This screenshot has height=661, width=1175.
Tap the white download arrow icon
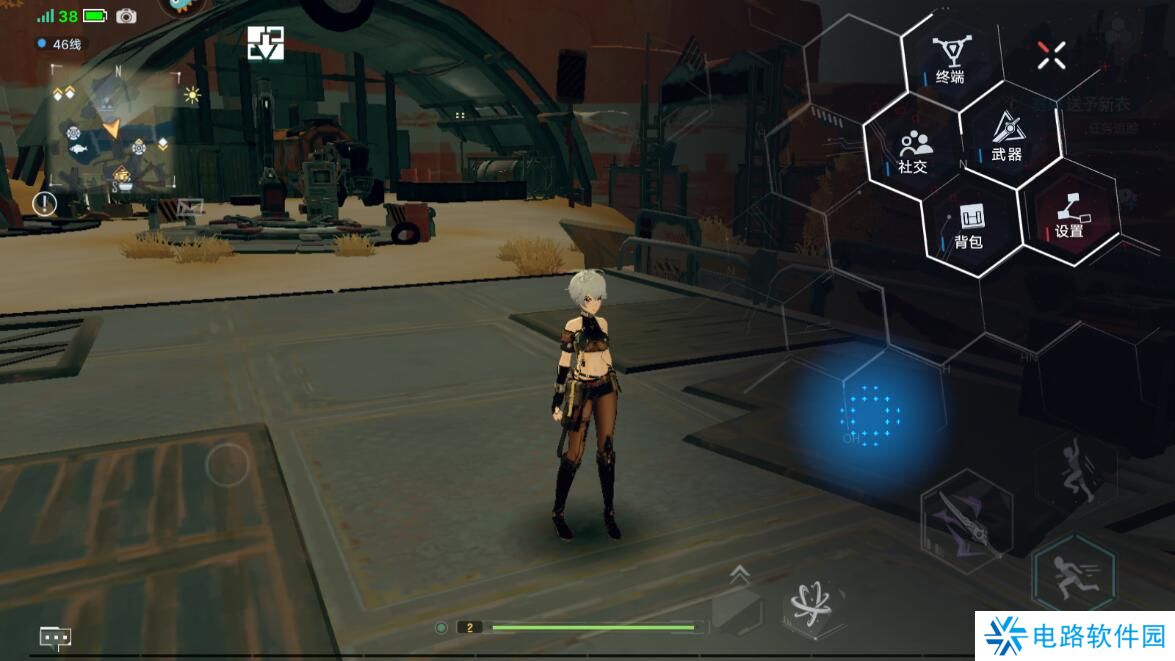point(266,43)
